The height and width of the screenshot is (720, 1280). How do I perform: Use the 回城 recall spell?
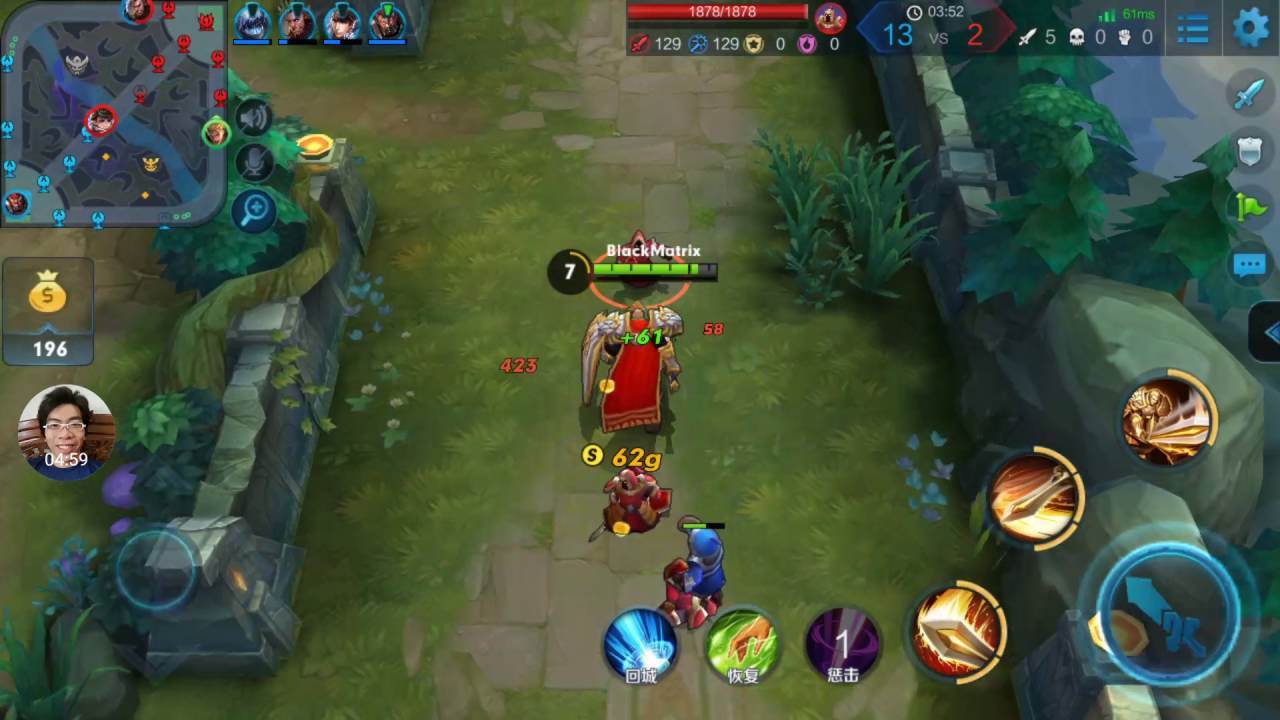pyautogui.click(x=640, y=645)
